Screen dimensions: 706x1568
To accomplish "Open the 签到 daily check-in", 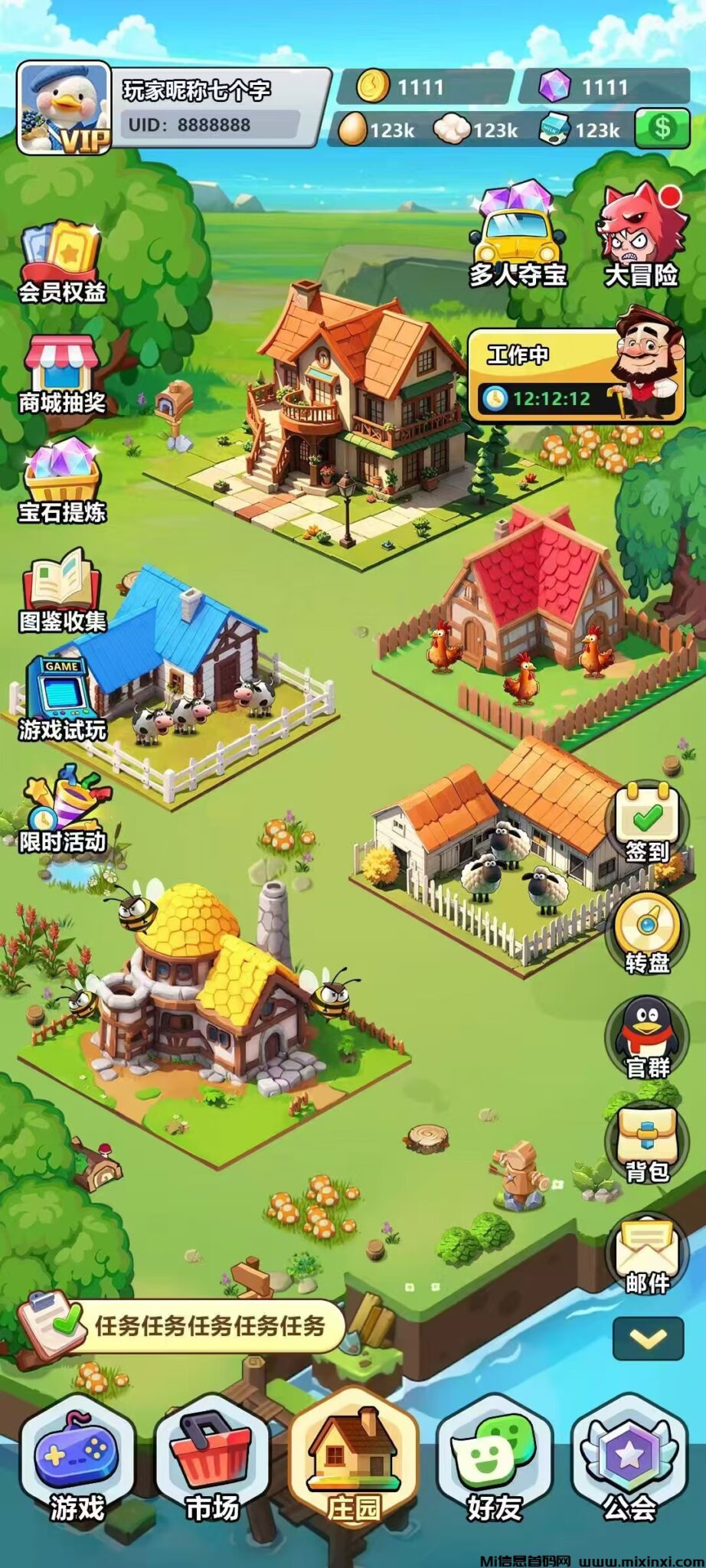I will (647, 824).
